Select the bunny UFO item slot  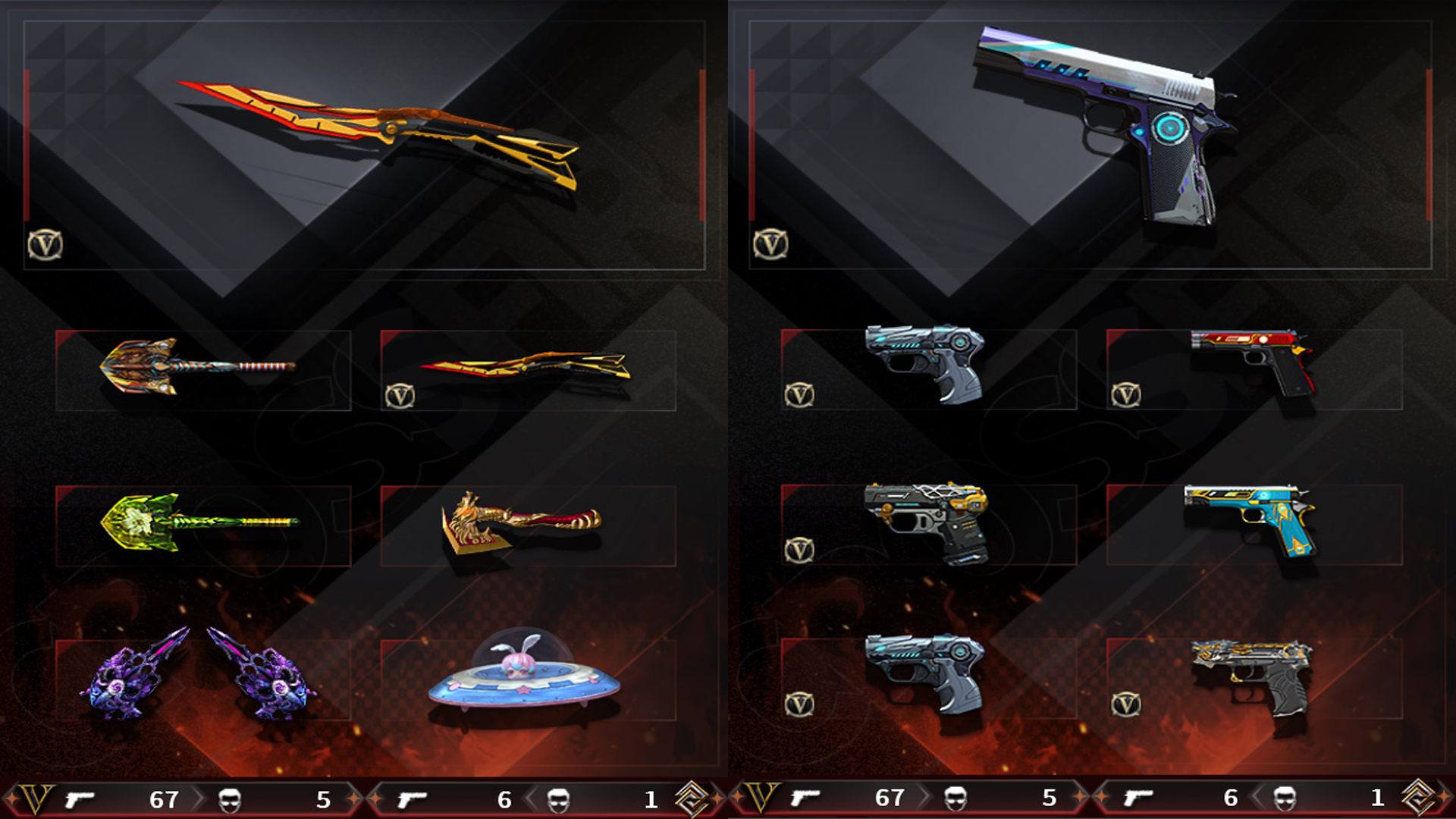tap(527, 679)
